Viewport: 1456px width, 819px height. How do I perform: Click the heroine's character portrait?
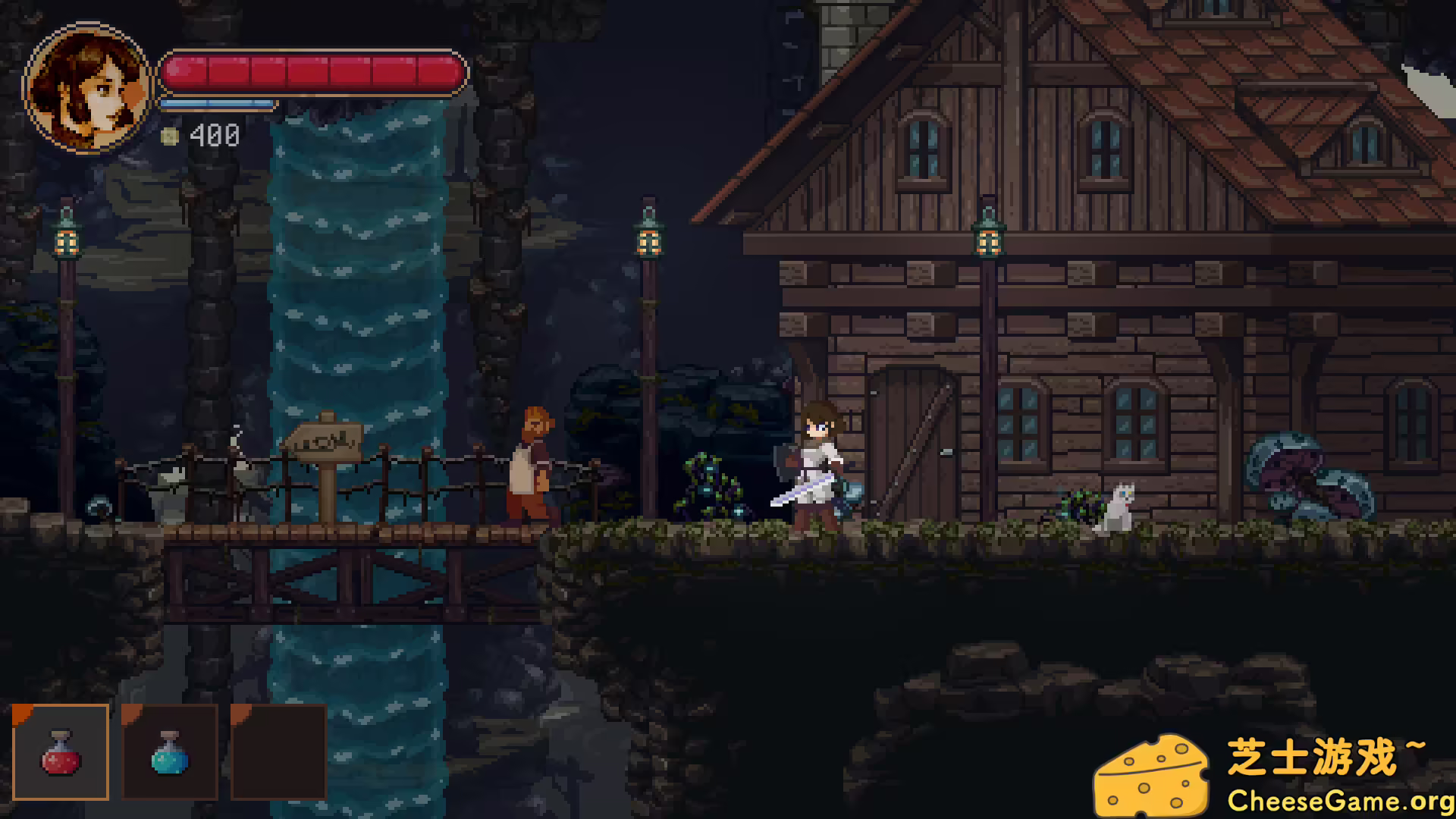[x=87, y=89]
